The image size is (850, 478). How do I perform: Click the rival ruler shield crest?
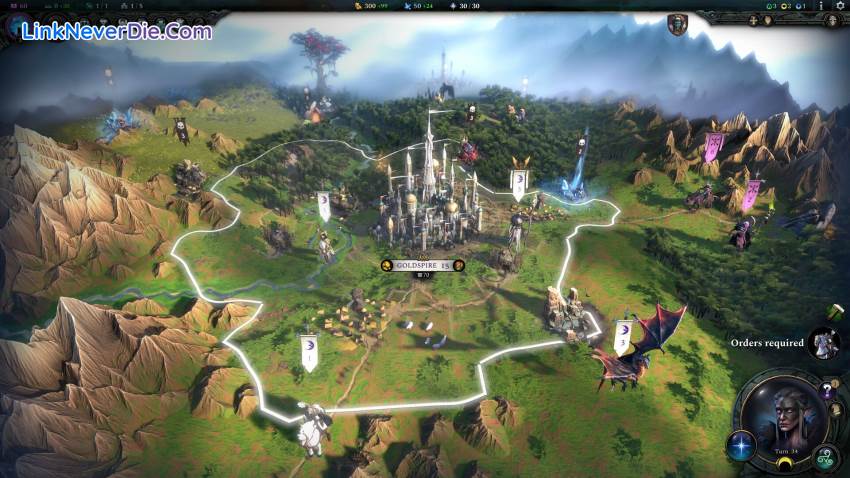tap(677, 24)
